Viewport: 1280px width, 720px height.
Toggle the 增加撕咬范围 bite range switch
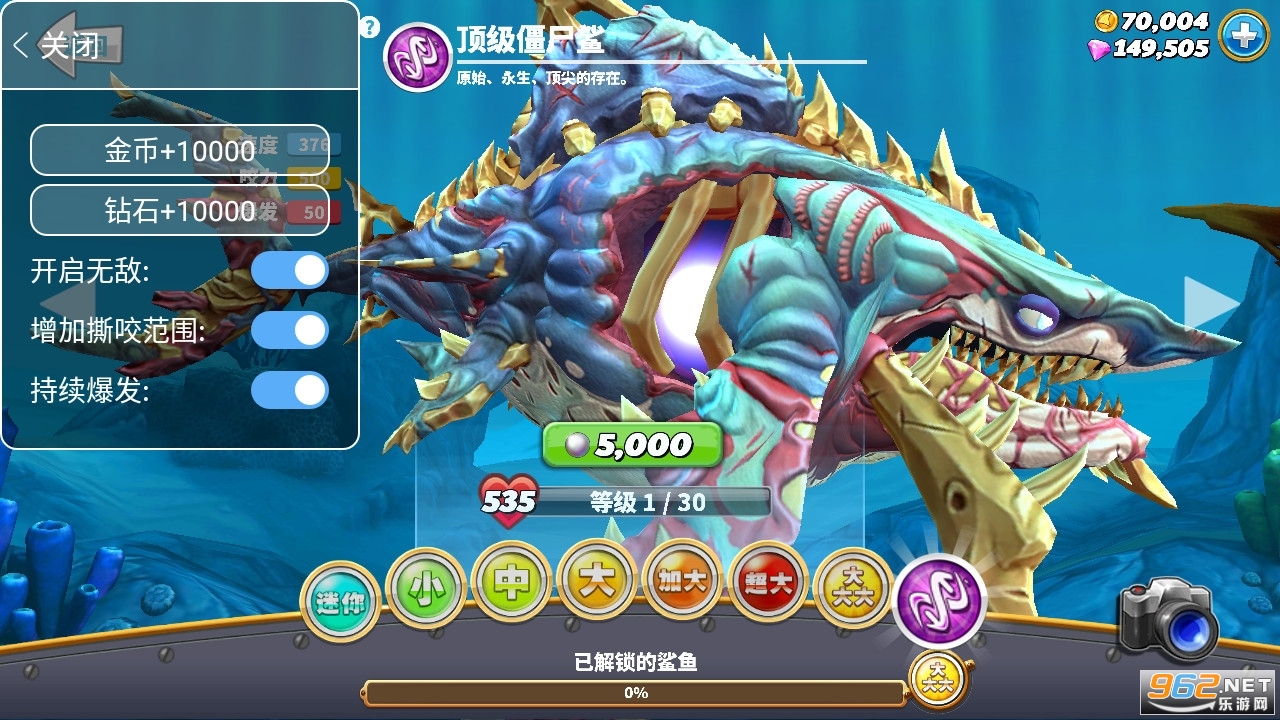289,330
